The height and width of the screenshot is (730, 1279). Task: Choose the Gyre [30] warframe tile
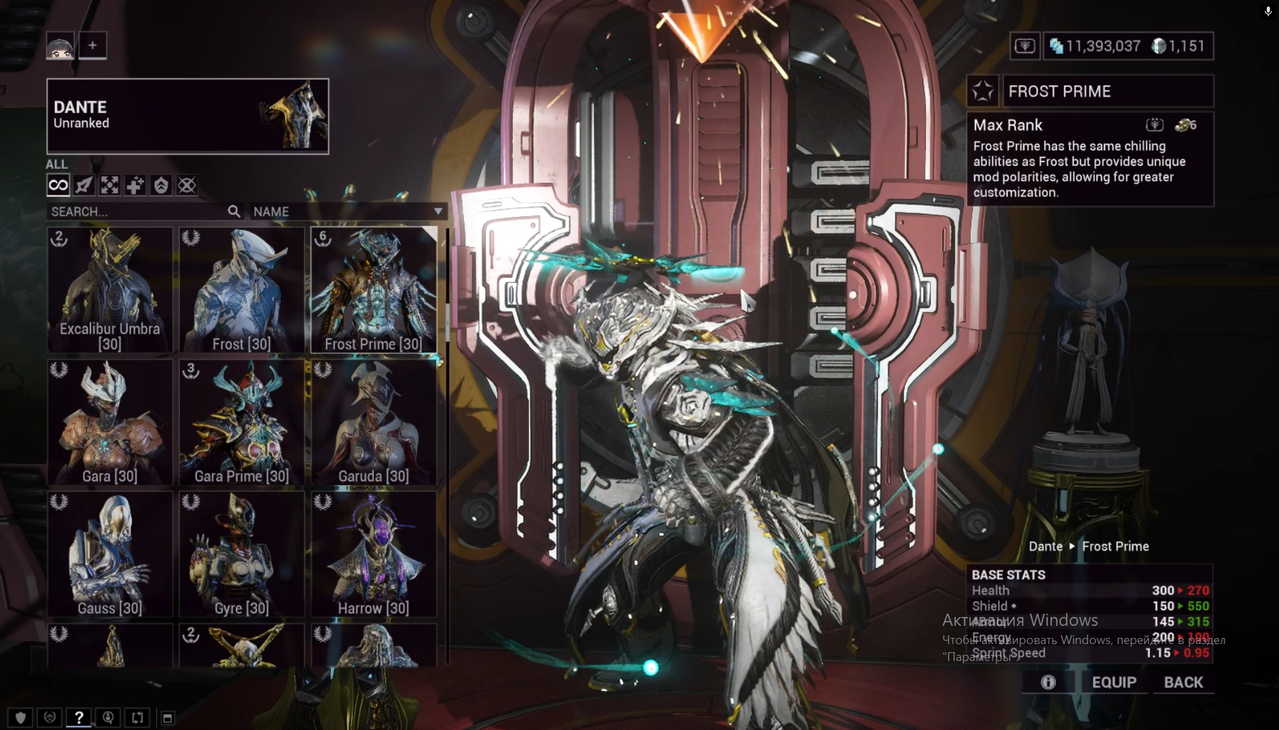tap(242, 554)
